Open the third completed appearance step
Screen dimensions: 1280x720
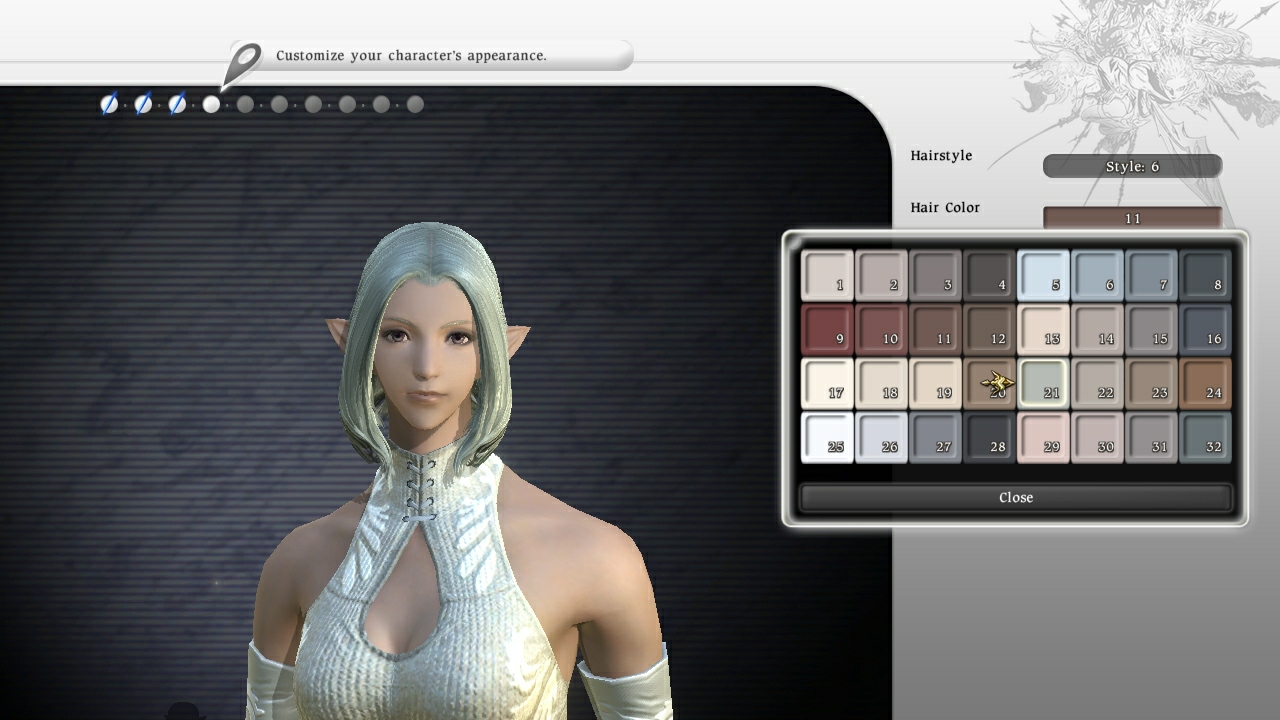coord(177,104)
